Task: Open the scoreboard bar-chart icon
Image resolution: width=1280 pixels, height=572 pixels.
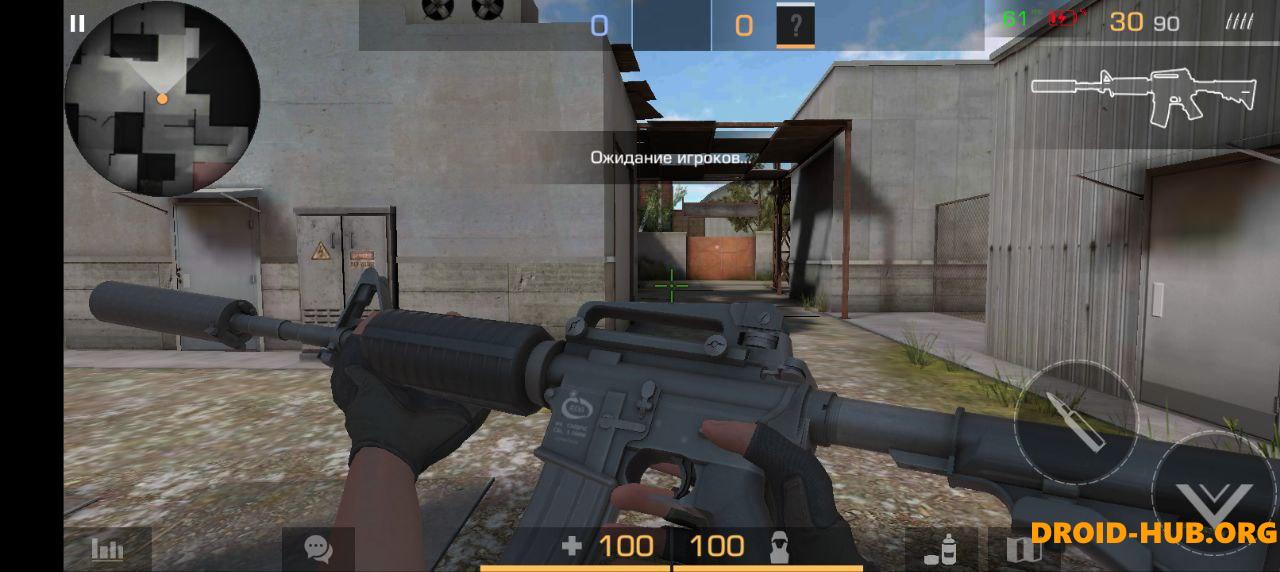Action: coord(107,549)
